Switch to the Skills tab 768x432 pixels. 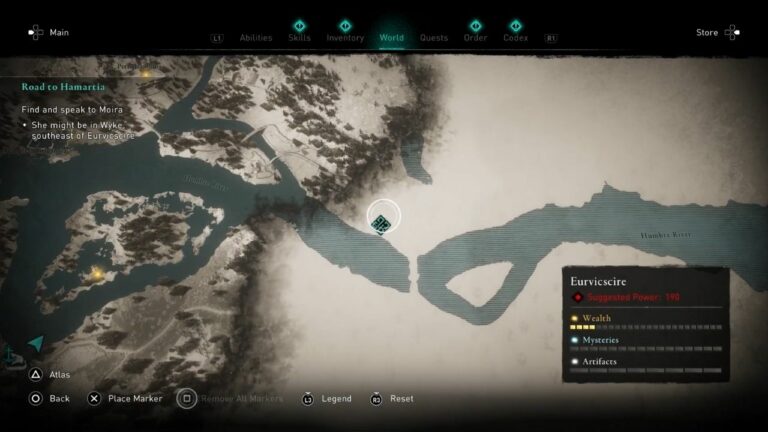(299, 38)
